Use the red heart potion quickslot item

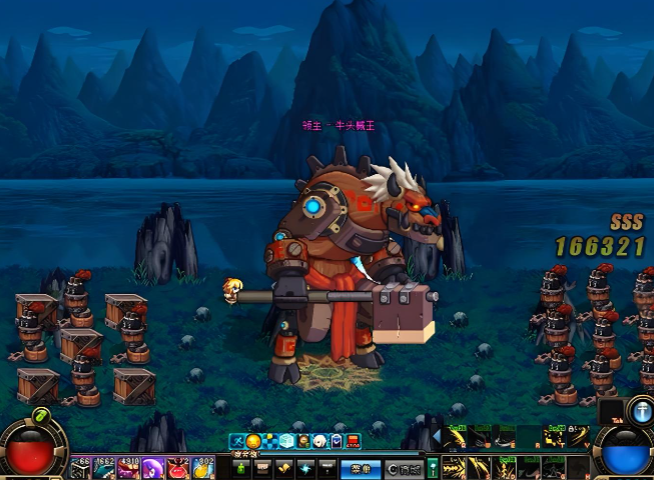point(179,468)
